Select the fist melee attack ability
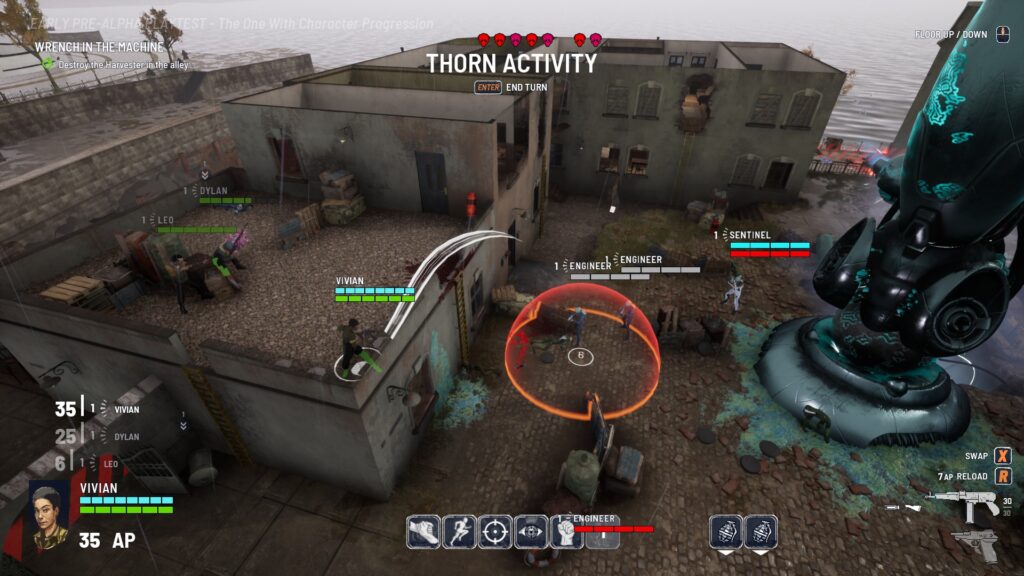The height and width of the screenshot is (576, 1024). (567, 531)
